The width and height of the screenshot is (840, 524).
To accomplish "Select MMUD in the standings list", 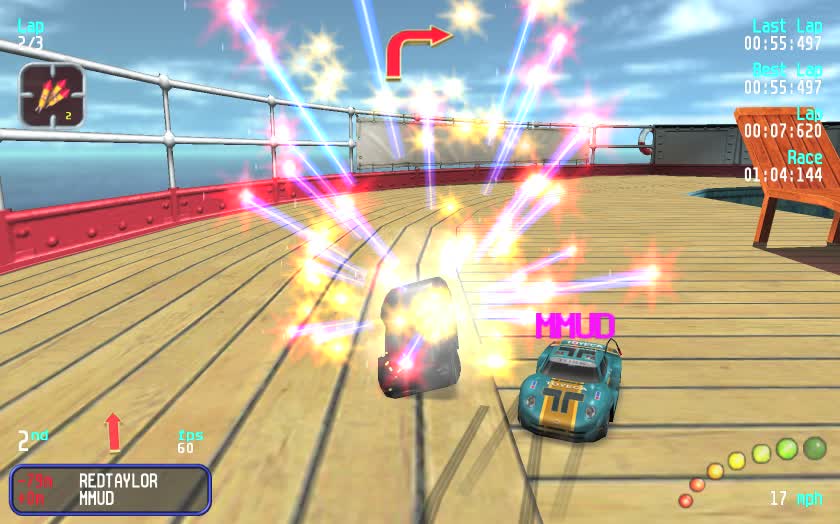I will [97, 498].
